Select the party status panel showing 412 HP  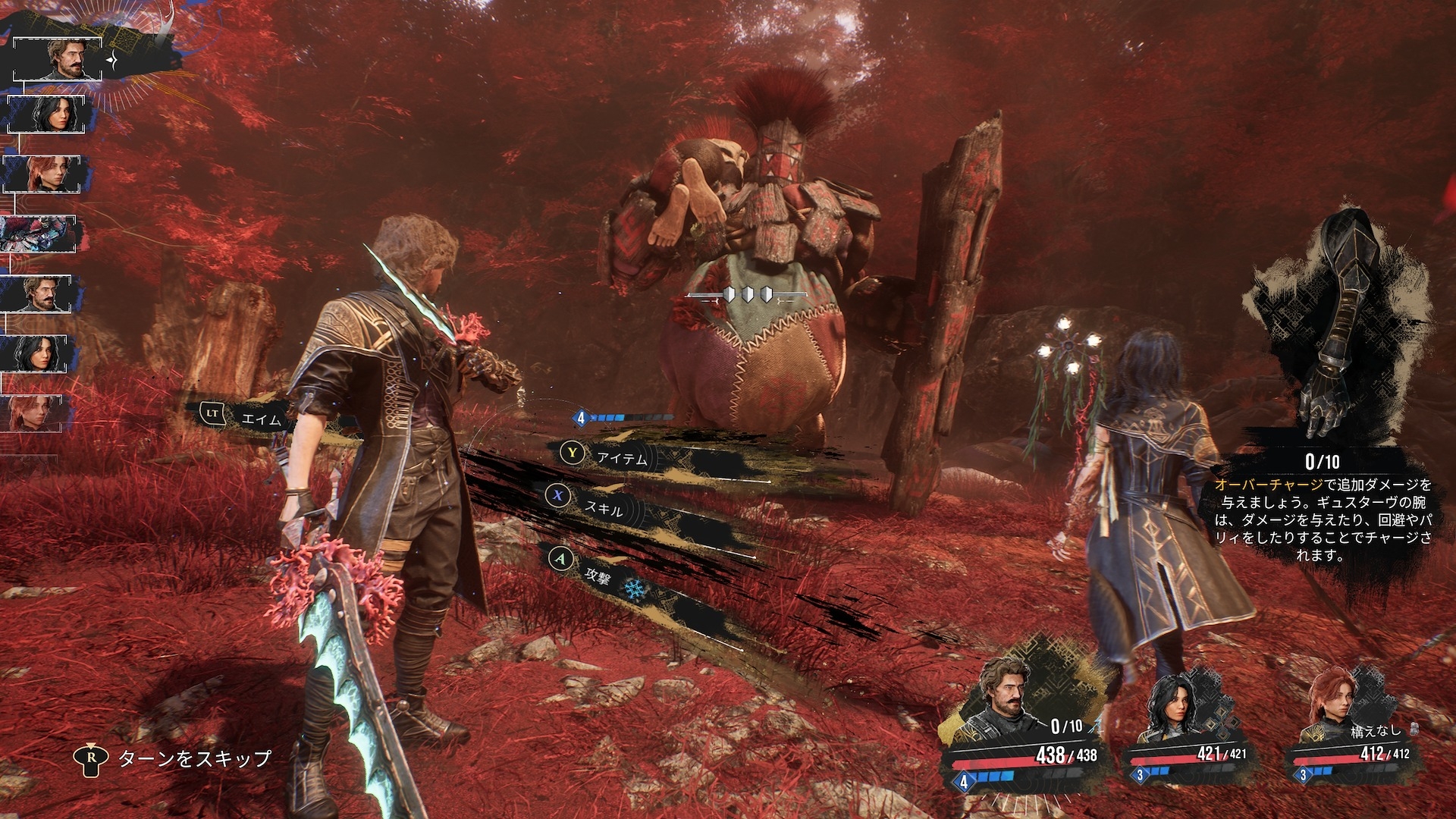point(1352,728)
